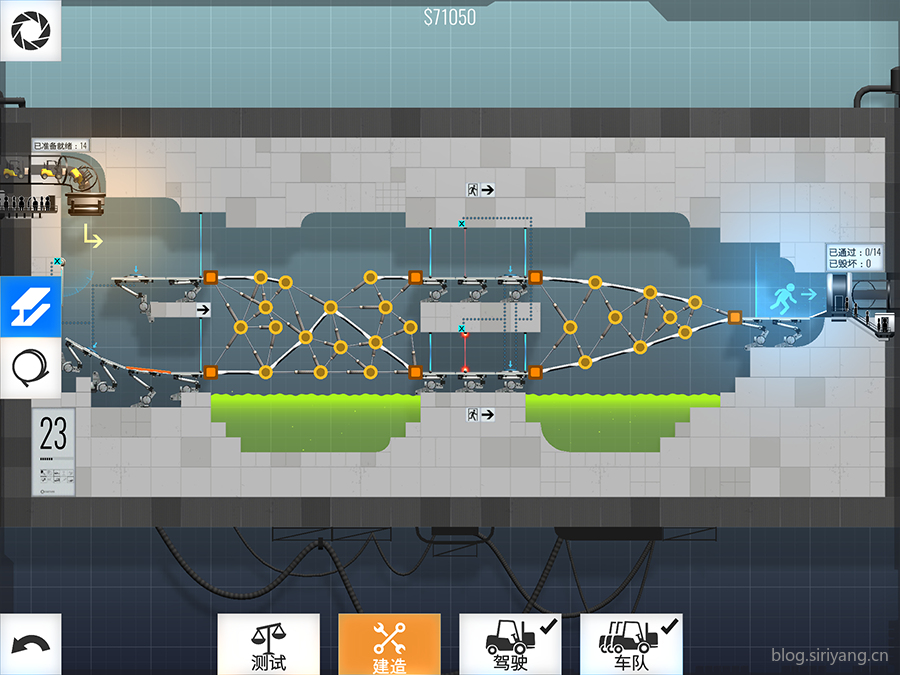Choose the cable rope building tool
This screenshot has width=900, height=675.
31,369
